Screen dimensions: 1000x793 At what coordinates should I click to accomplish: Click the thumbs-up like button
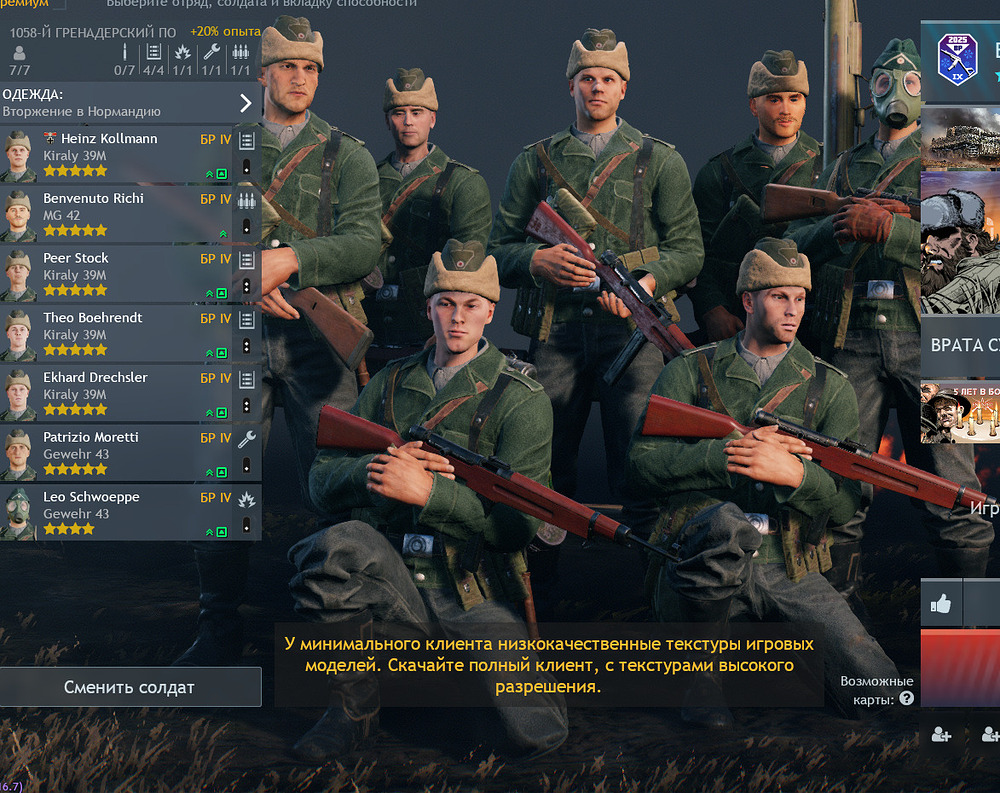[941, 603]
